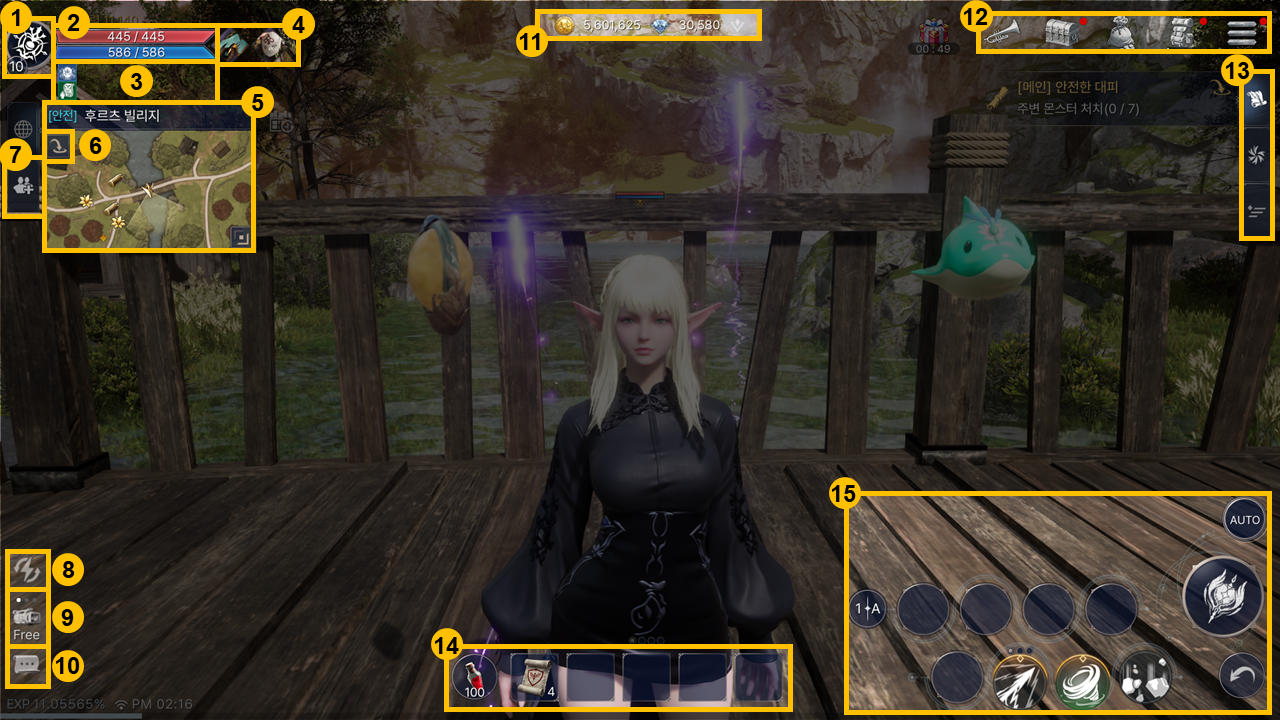Claim the timed gift box reward
1280x720 pixels.
coord(933,34)
